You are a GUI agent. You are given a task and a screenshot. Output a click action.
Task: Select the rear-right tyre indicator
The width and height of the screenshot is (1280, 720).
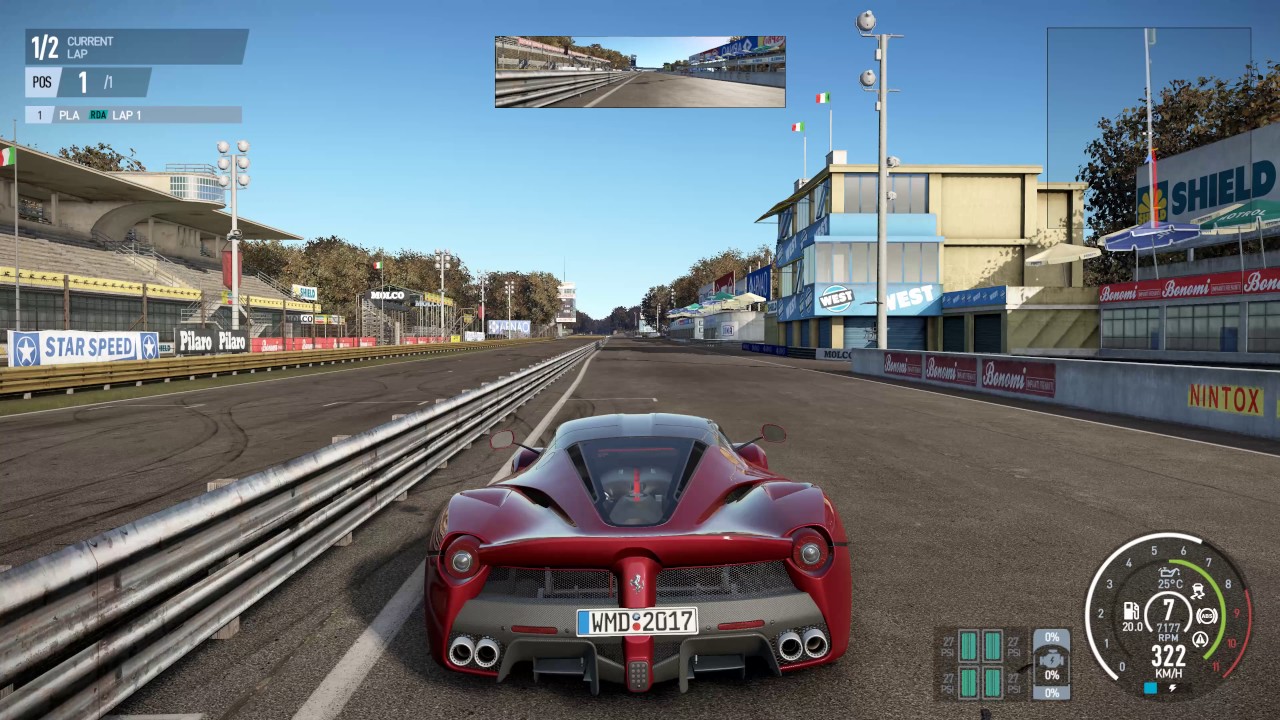(992, 683)
